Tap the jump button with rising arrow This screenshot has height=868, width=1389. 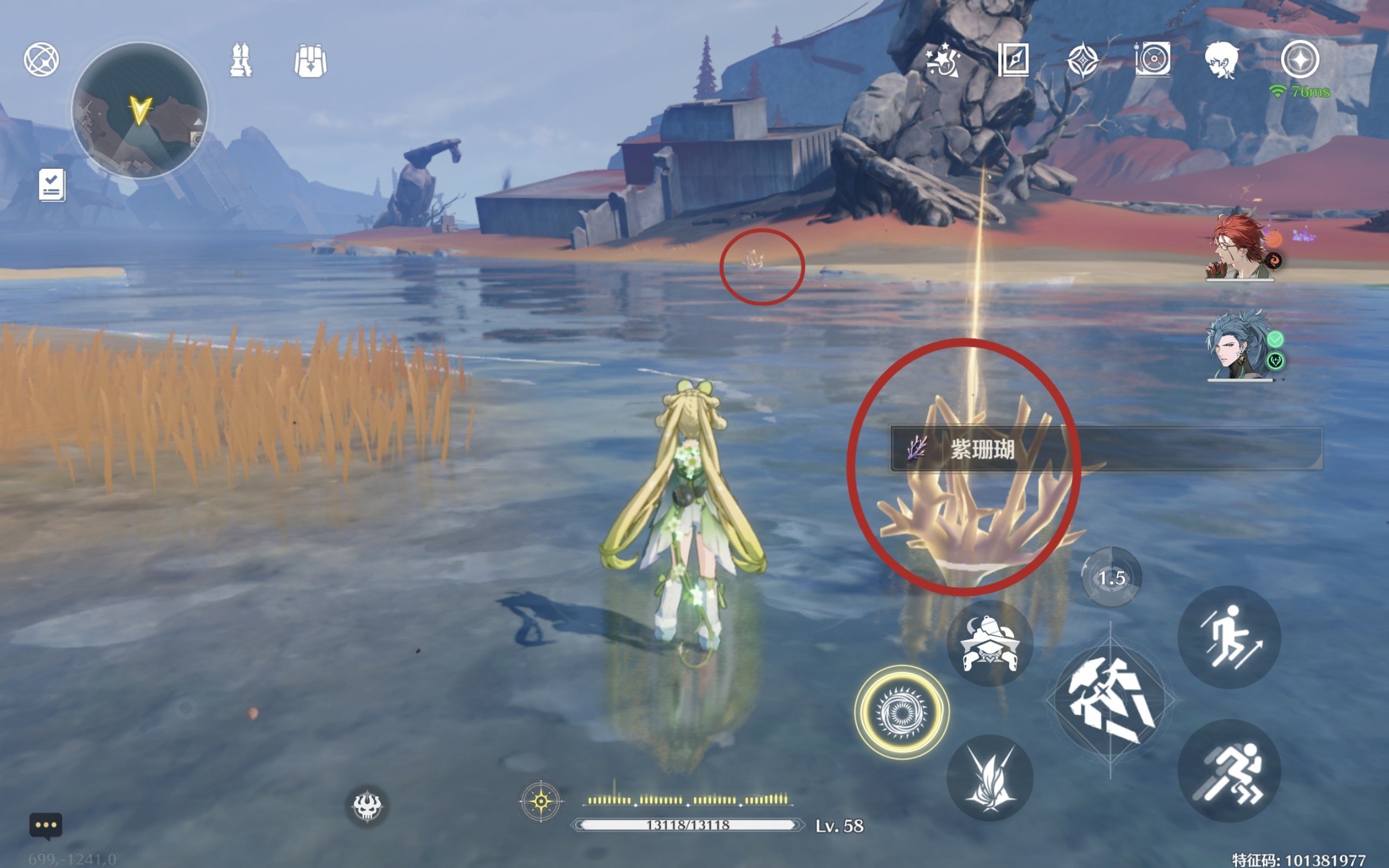pos(1229,637)
